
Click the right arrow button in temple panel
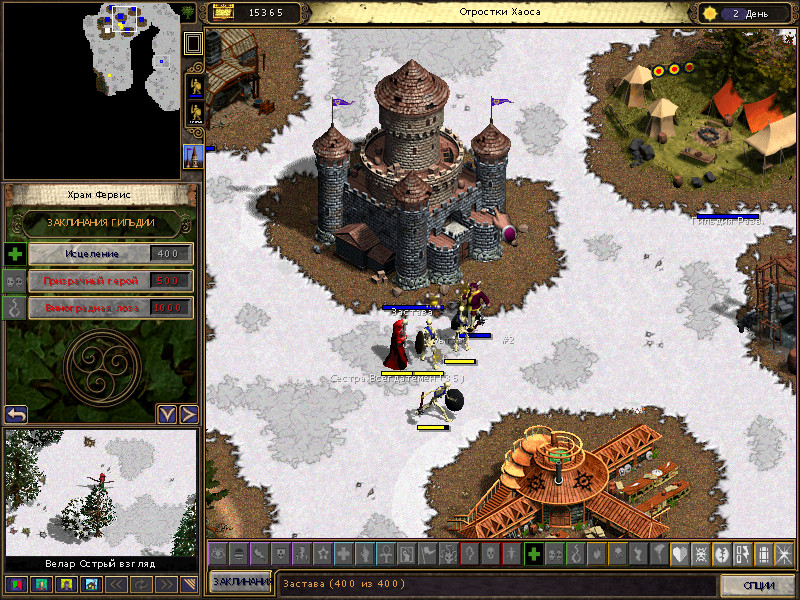(x=188, y=414)
